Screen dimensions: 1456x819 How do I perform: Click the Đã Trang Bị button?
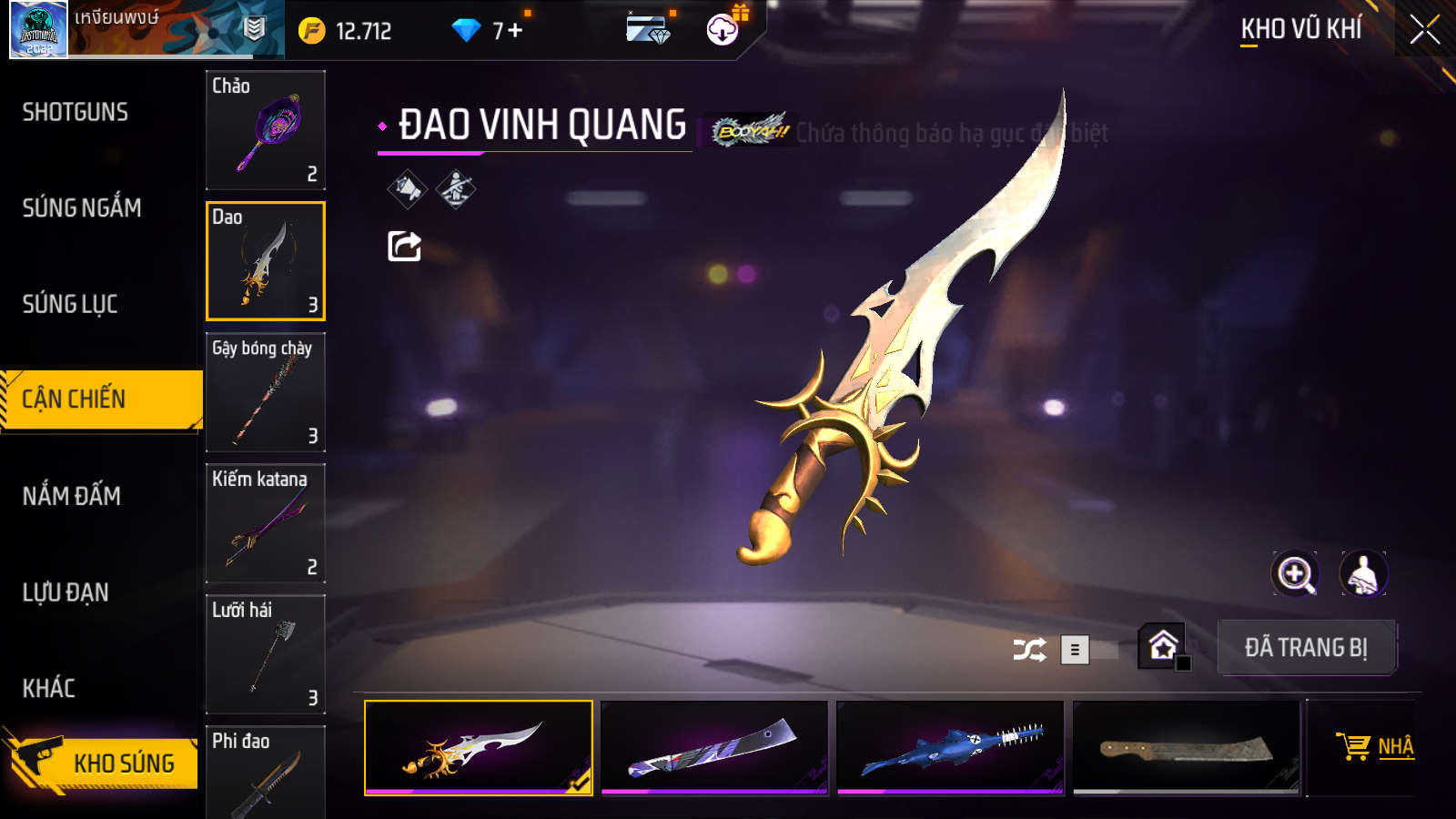coord(1306,648)
